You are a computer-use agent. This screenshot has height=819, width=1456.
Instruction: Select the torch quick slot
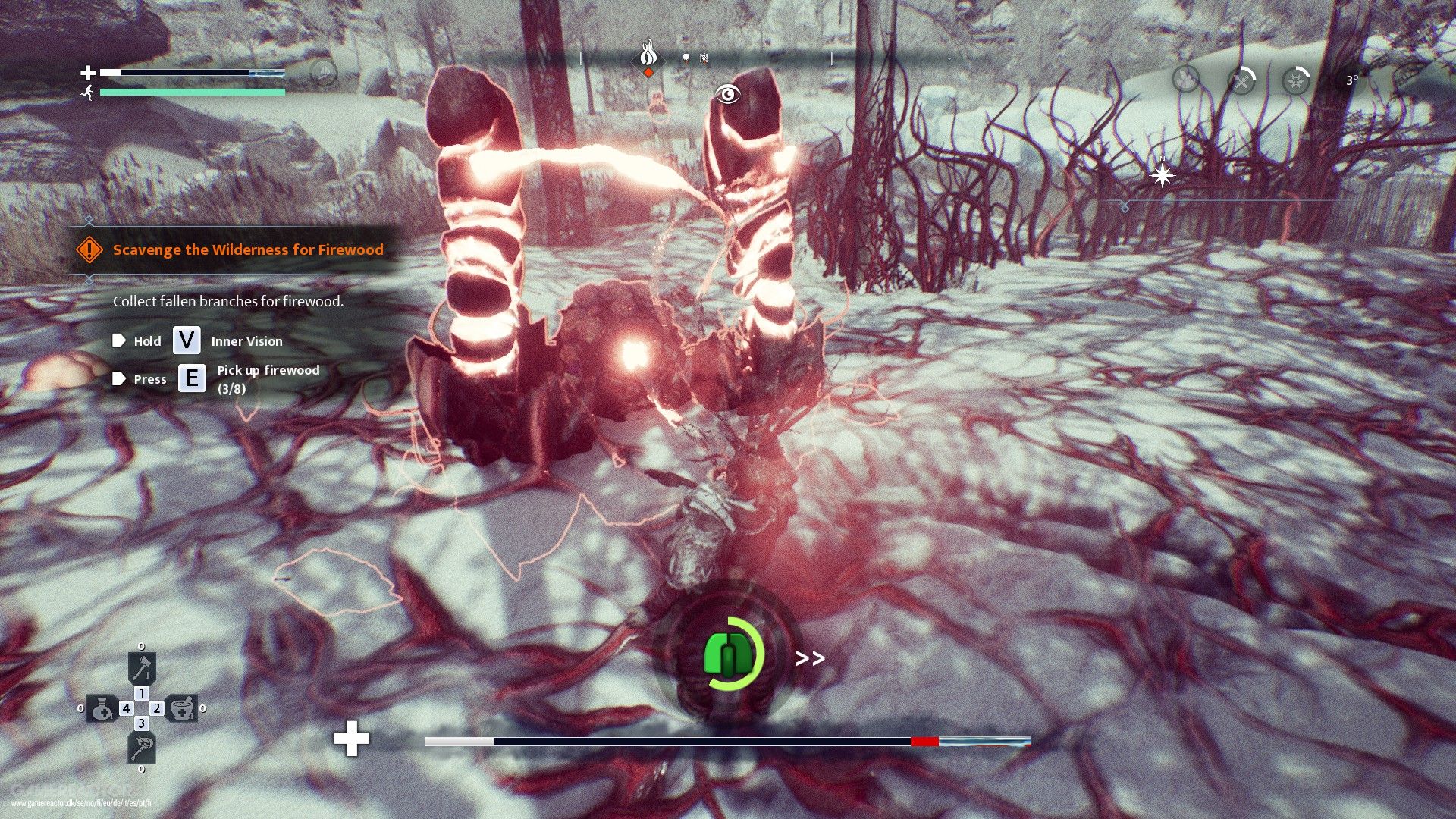[142, 748]
